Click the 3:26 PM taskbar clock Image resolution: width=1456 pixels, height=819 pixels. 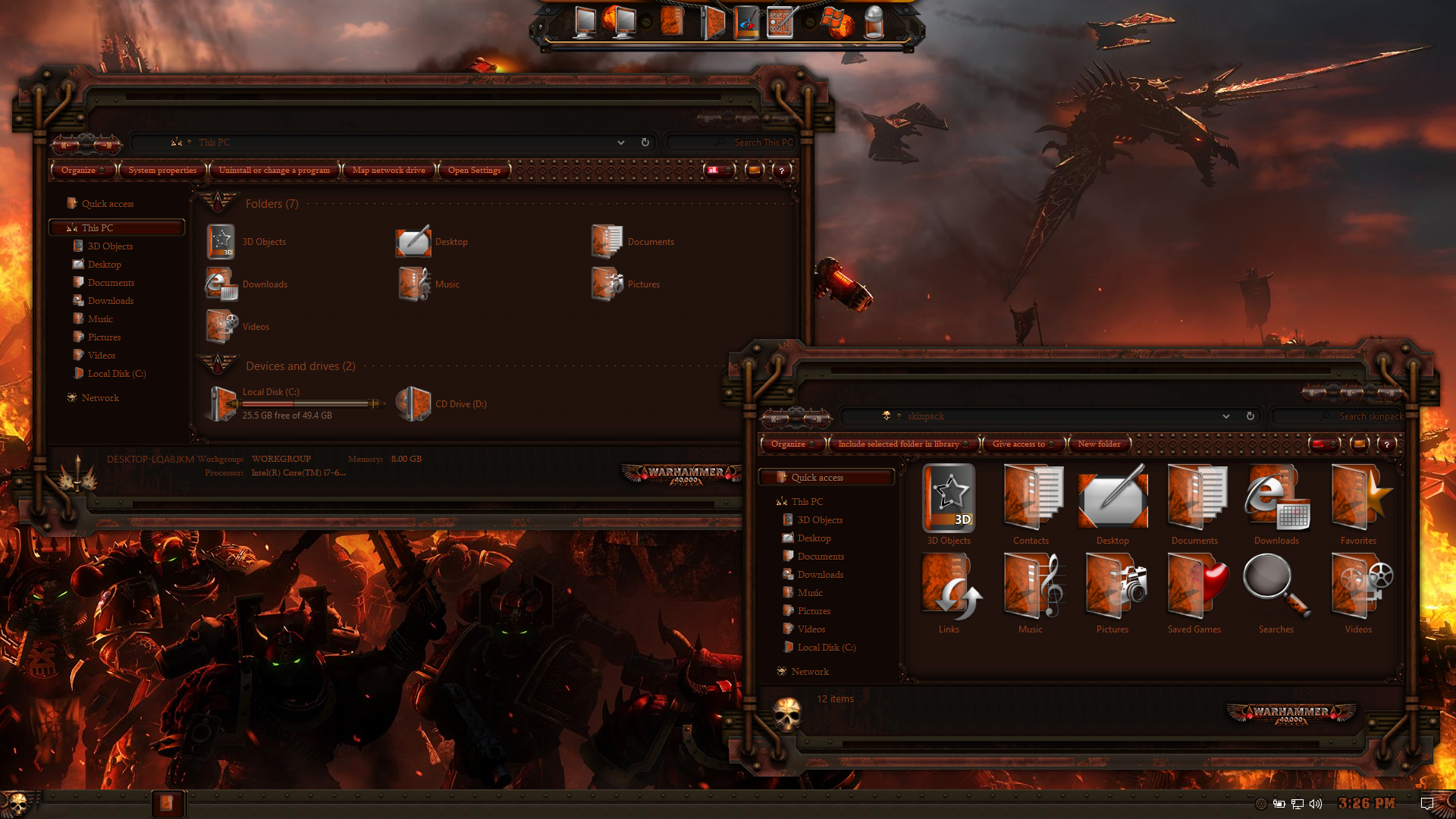(1367, 804)
